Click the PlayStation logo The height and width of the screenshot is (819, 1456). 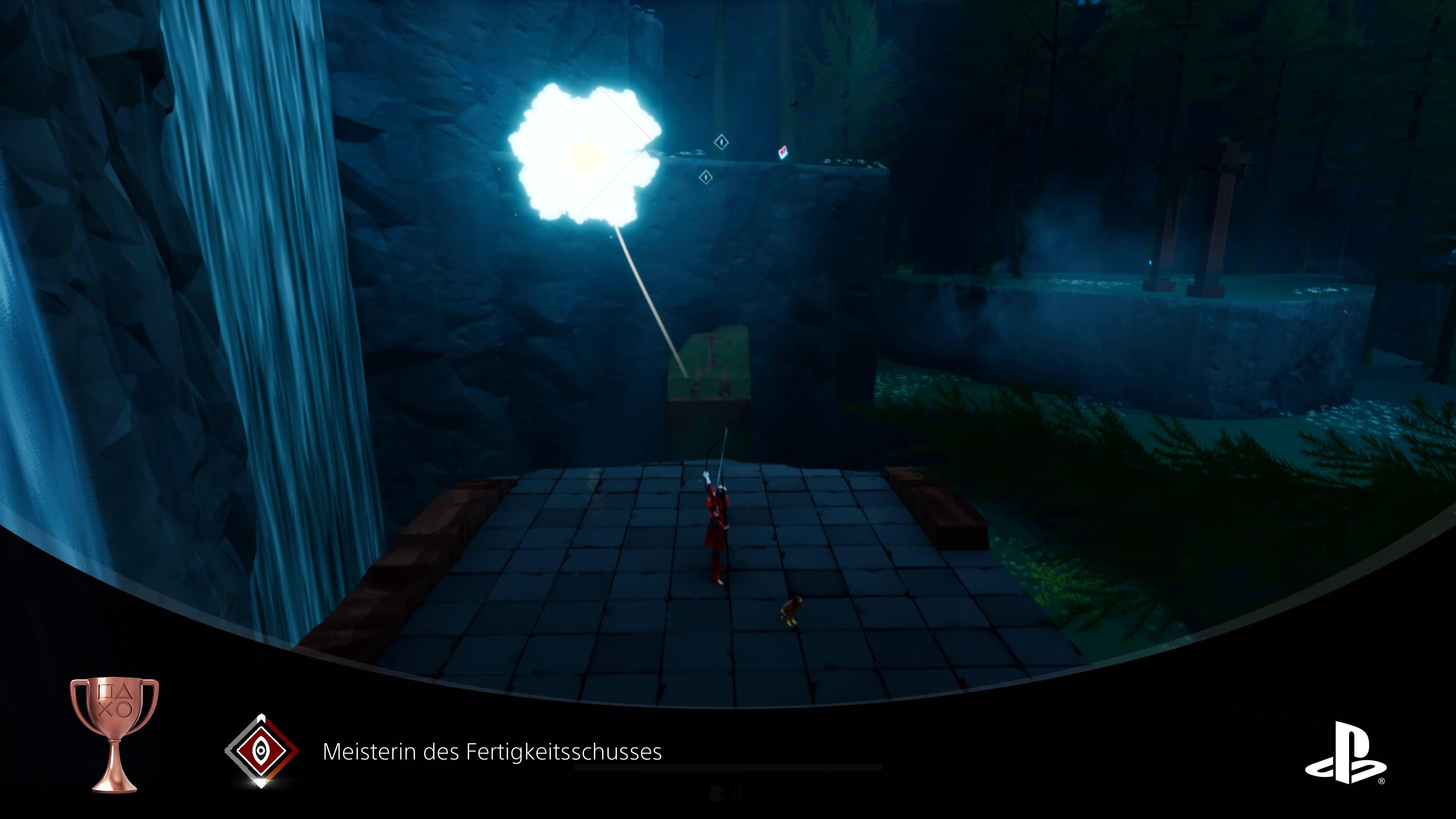pos(1345,753)
